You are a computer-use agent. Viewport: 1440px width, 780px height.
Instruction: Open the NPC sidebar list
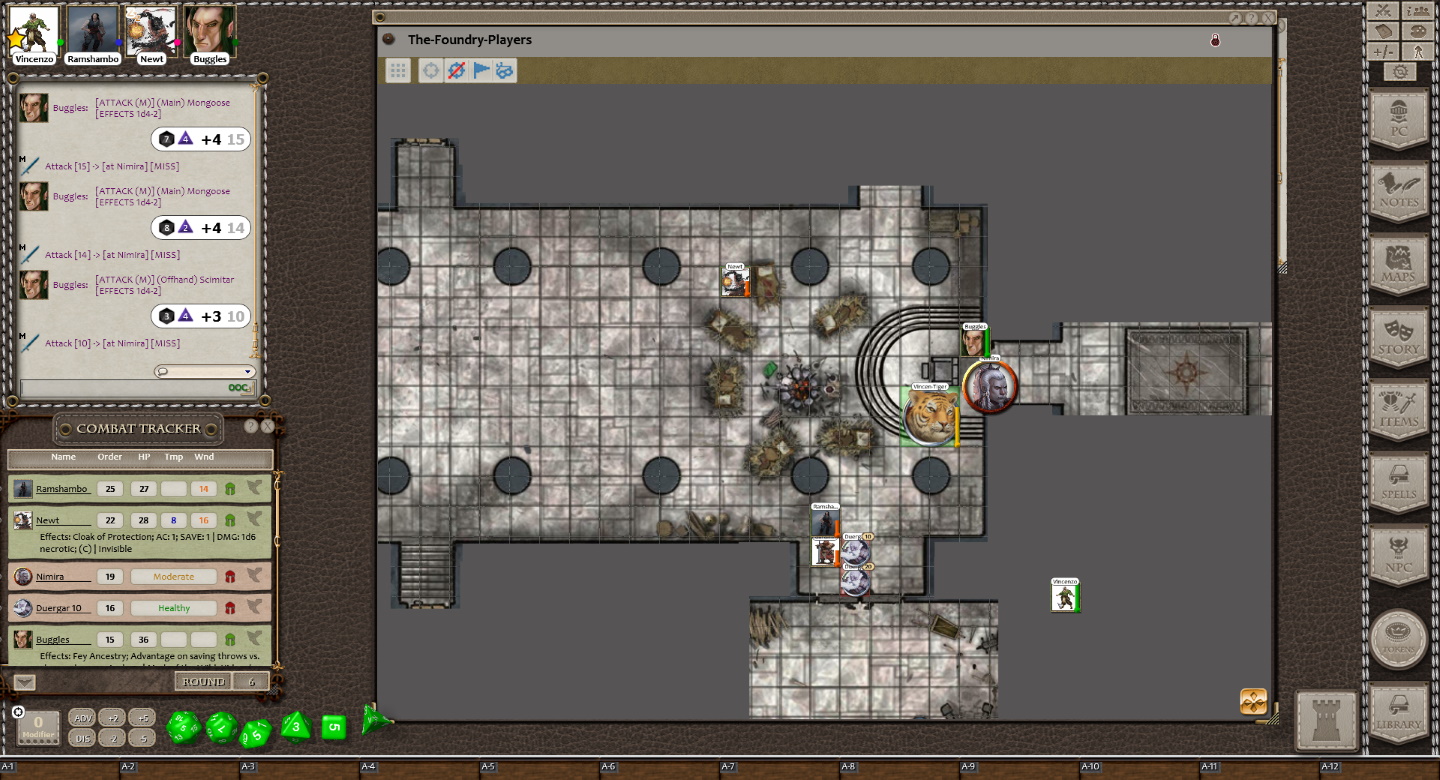click(1399, 556)
